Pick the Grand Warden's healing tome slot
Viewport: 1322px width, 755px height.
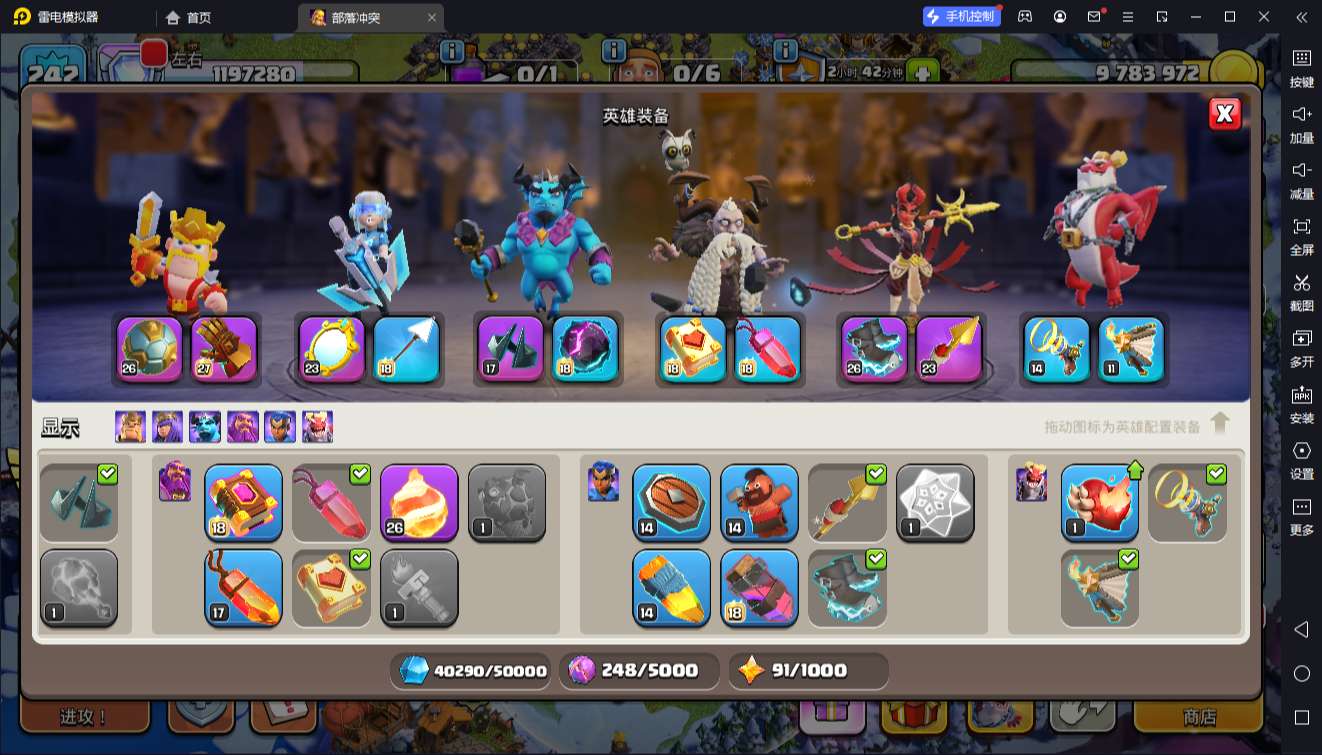[x=693, y=349]
